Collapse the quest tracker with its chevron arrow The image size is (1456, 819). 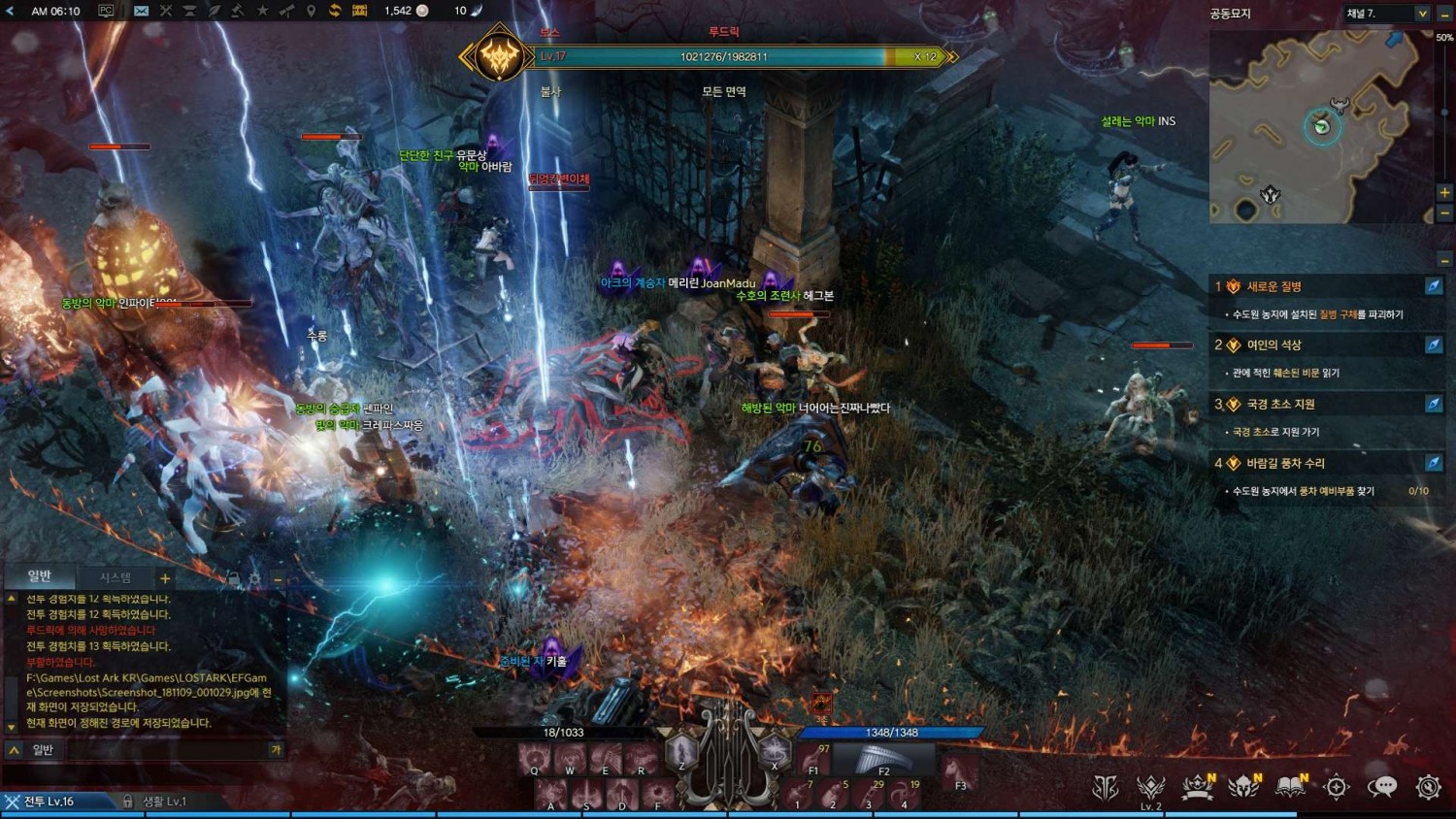[x=1444, y=260]
